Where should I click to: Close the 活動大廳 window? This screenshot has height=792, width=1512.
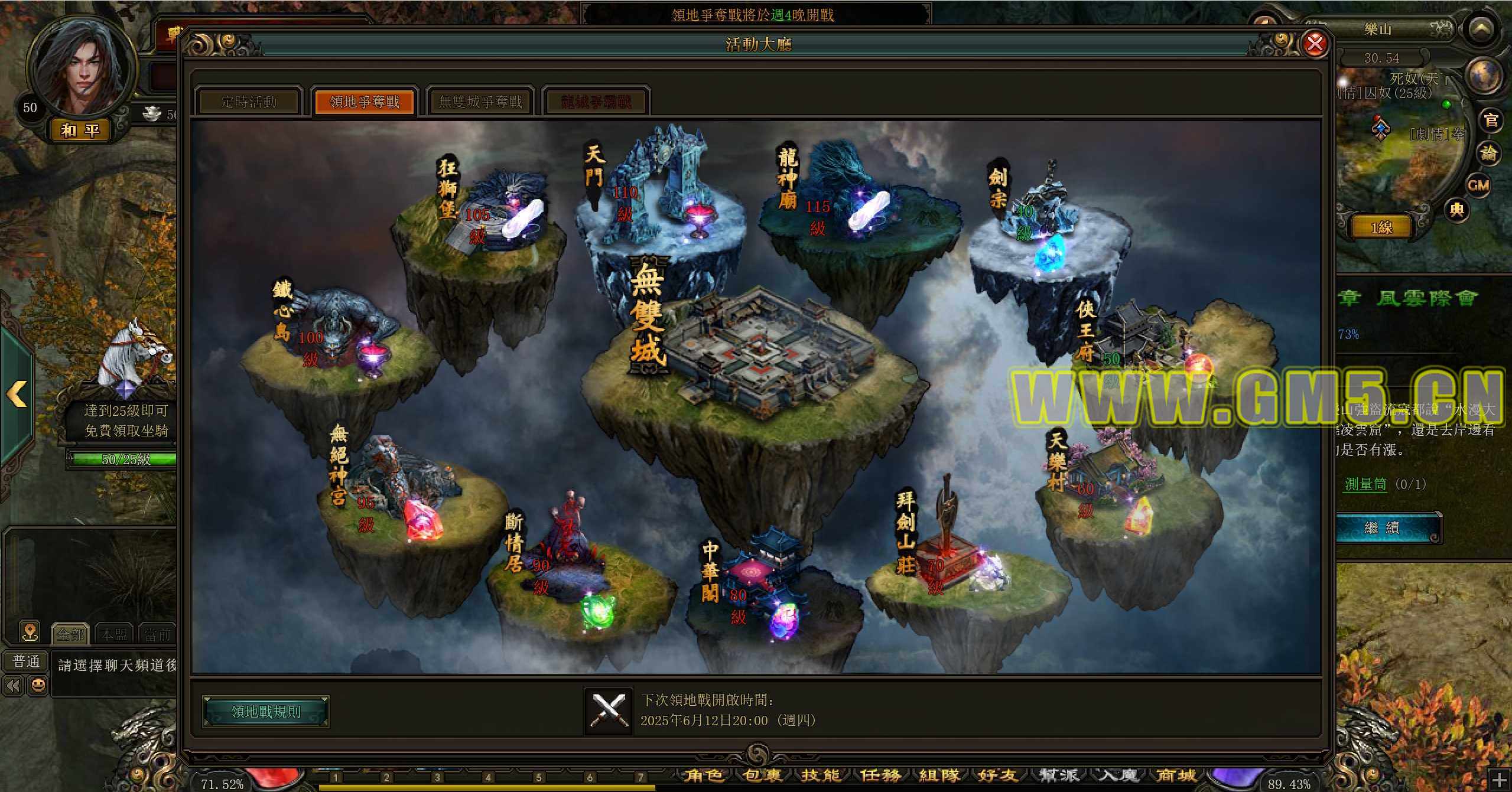[x=1315, y=44]
